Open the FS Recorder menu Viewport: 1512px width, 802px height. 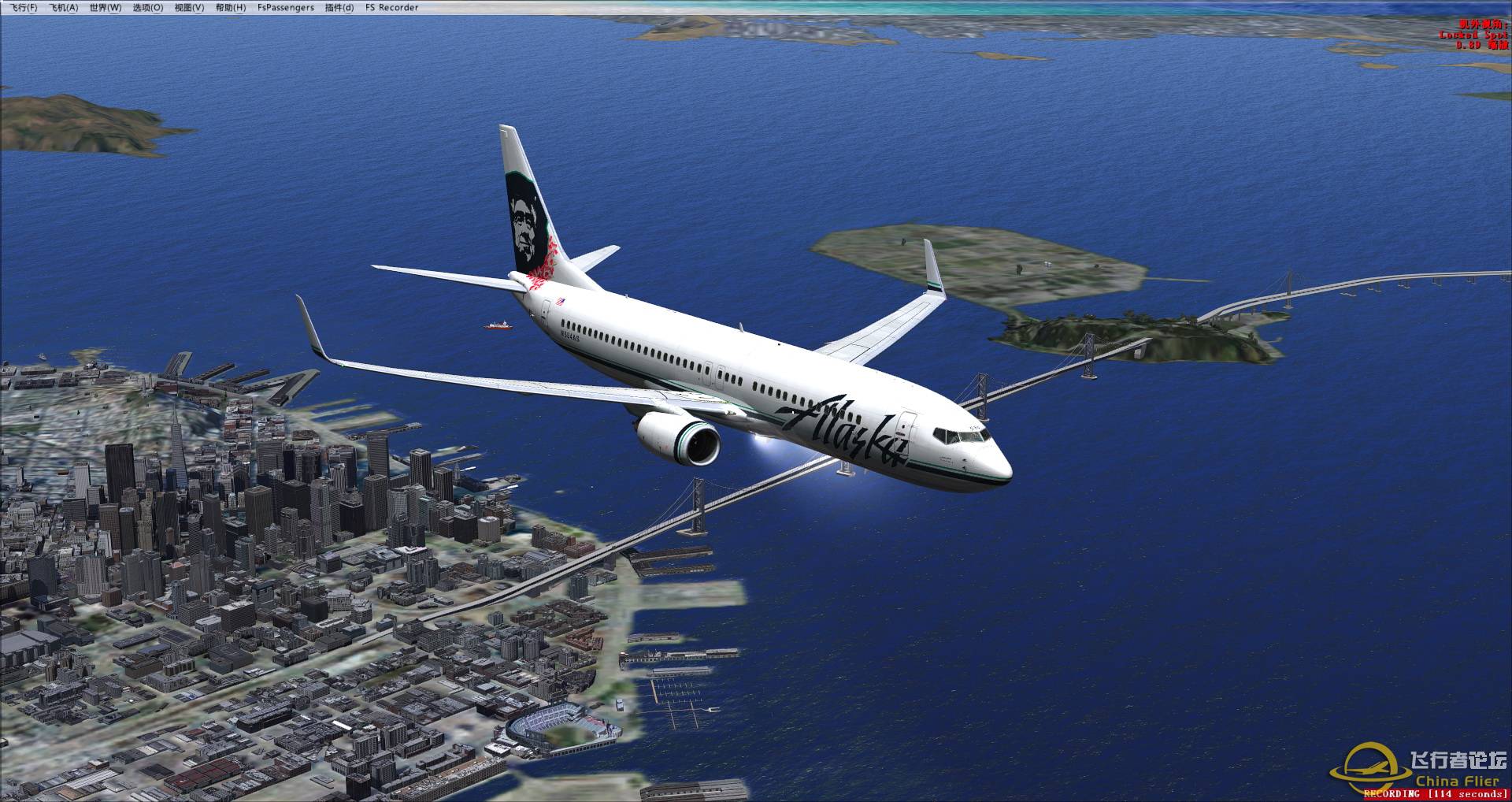[x=392, y=8]
